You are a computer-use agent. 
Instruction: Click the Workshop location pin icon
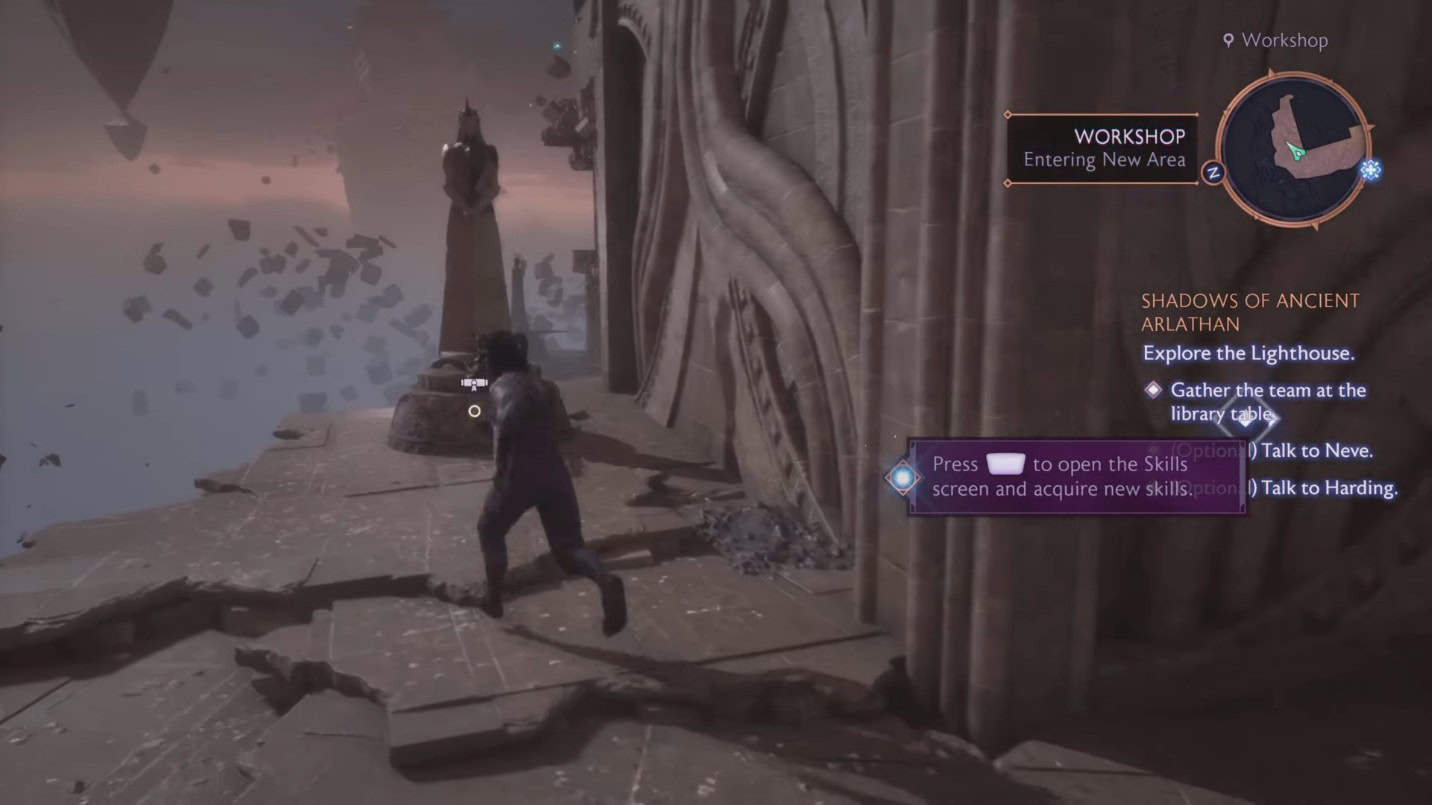pos(1228,40)
